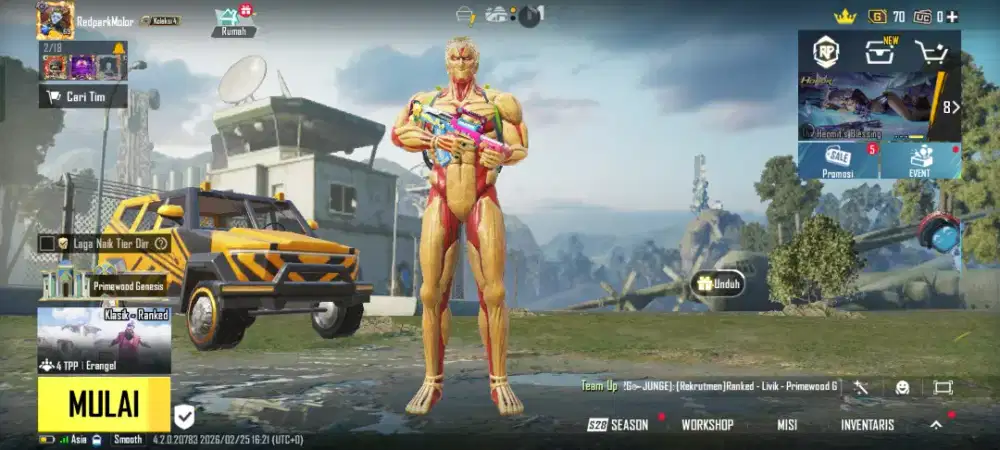Image resolution: width=1000 pixels, height=450 pixels.
Task: Click the Cari Tim button
Action: (x=83, y=96)
